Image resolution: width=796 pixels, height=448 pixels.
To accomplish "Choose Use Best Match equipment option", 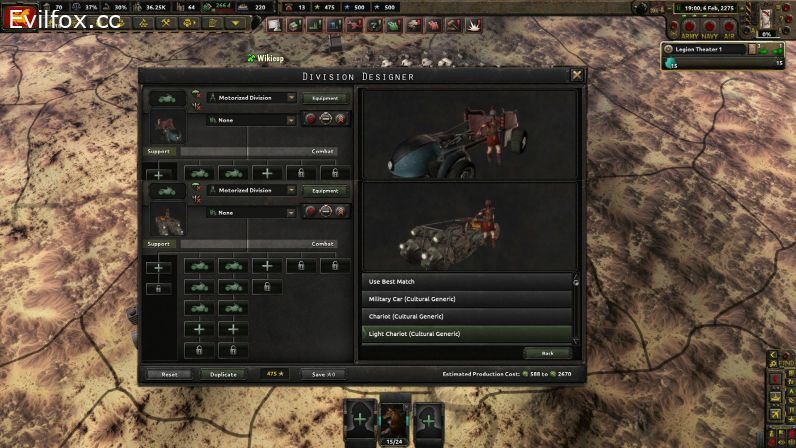I will coord(467,282).
